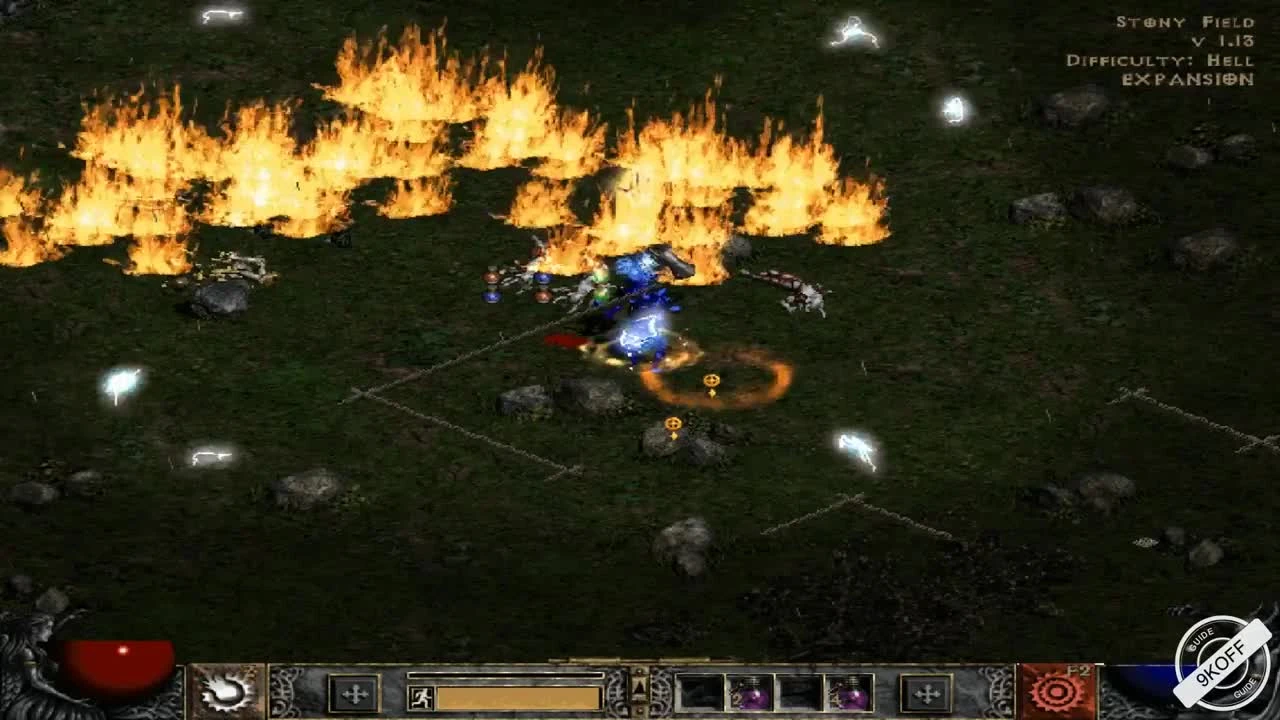Expand the game menu with the center up arrow

point(637,686)
